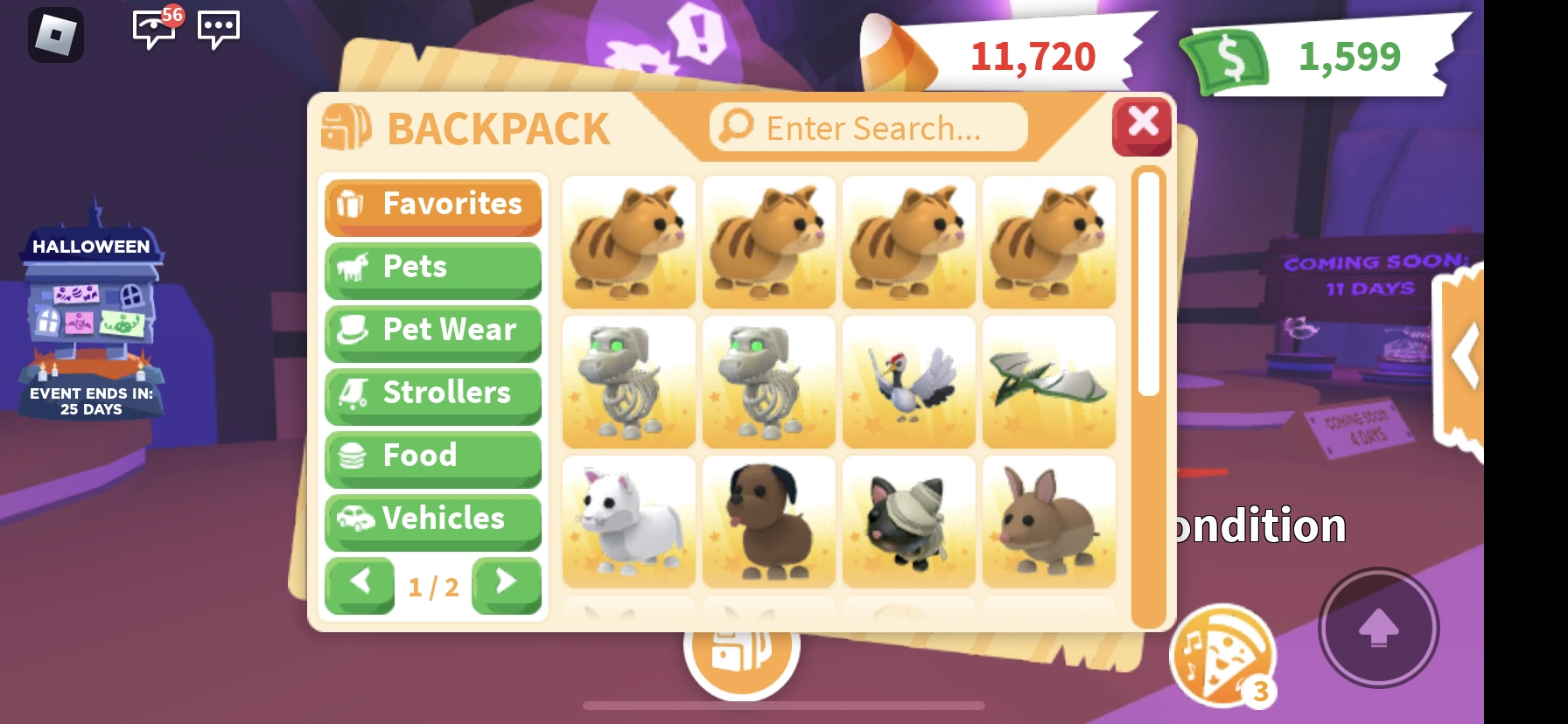The height and width of the screenshot is (724, 1568).
Task: Close the Backpack window
Action: pos(1142,126)
